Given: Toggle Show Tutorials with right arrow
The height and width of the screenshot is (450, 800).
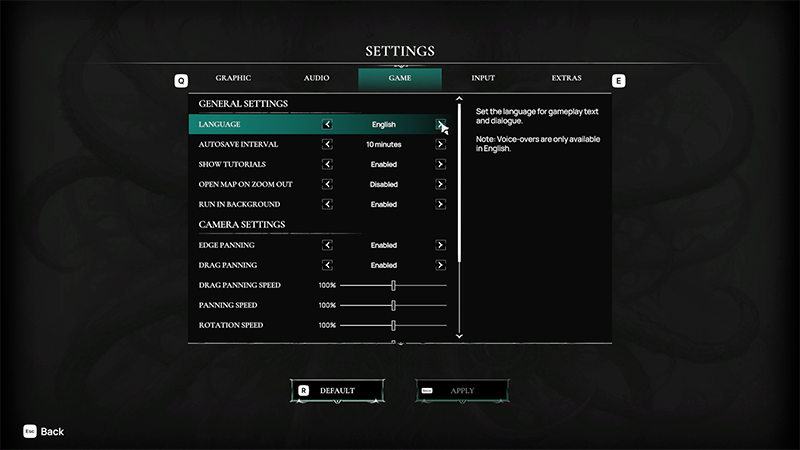Looking at the screenshot, I should tap(441, 165).
